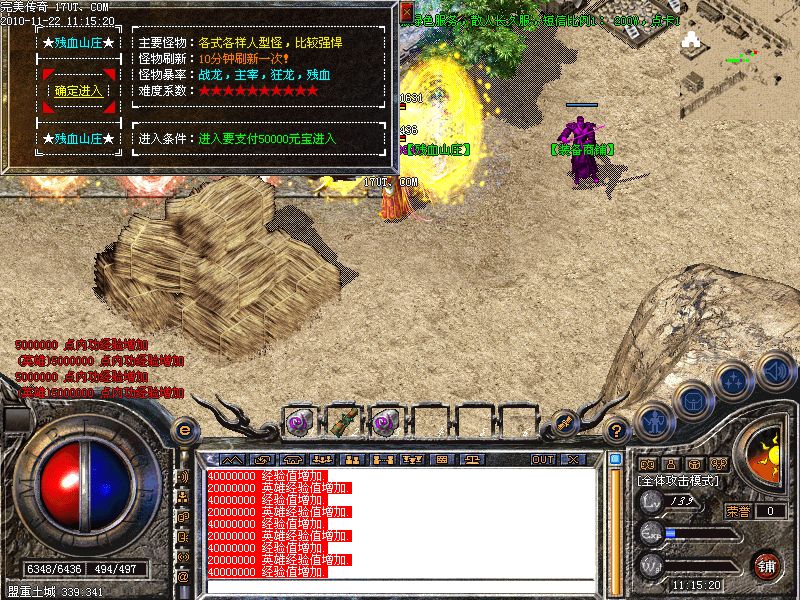Screen dimensions: 800x600
Task: Open help with the question mark button
Action: pos(618,431)
